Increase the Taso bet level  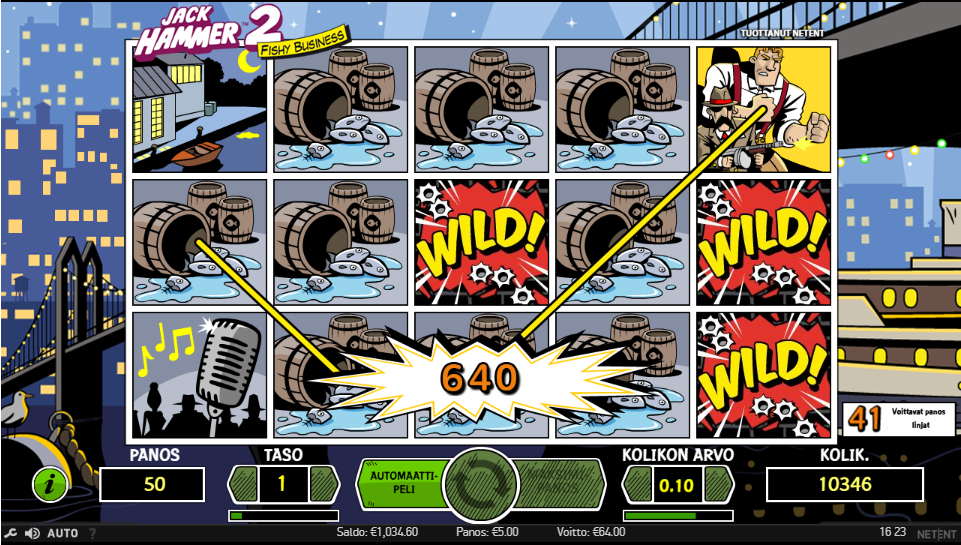[x=324, y=484]
